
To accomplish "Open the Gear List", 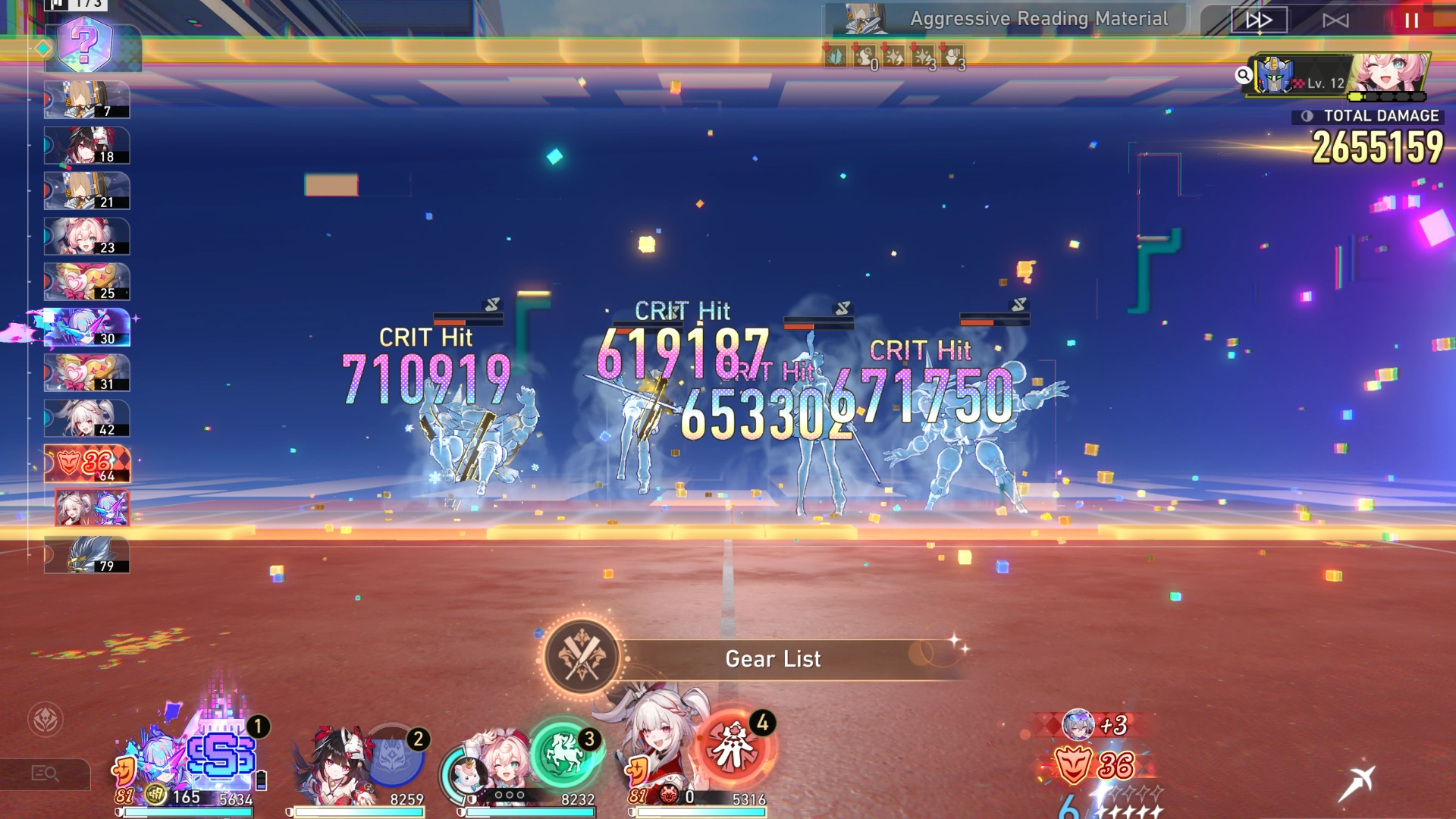I will point(773,659).
